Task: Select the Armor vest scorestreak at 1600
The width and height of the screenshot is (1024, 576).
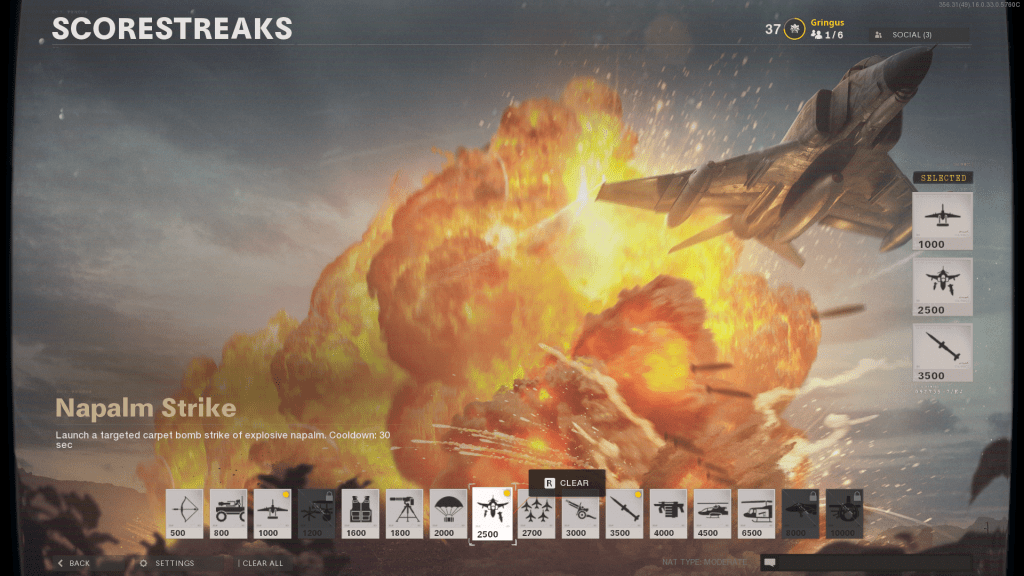Action: tap(360, 513)
